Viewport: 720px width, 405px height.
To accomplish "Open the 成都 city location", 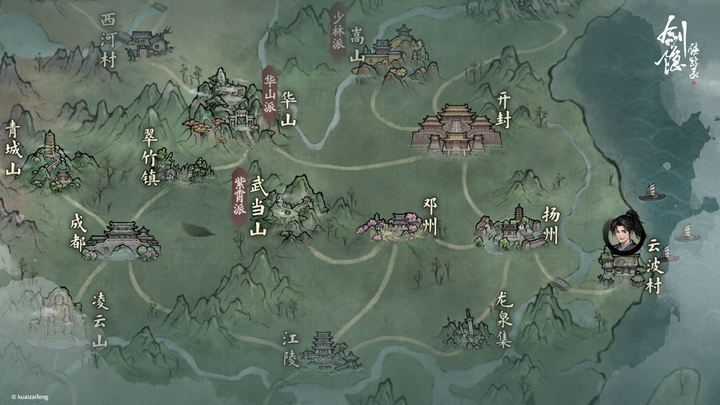I will click(x=121, y=240).
